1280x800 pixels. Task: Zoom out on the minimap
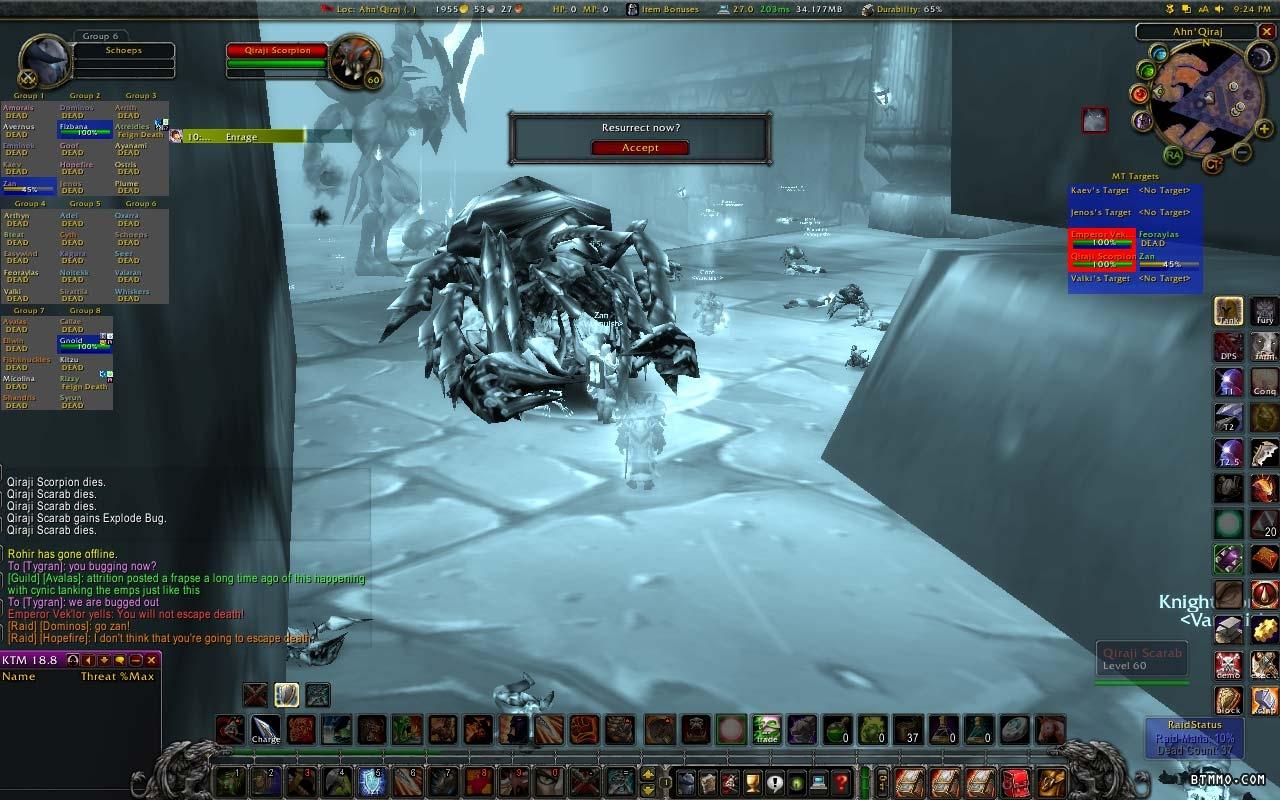(x=1241, y=153)
